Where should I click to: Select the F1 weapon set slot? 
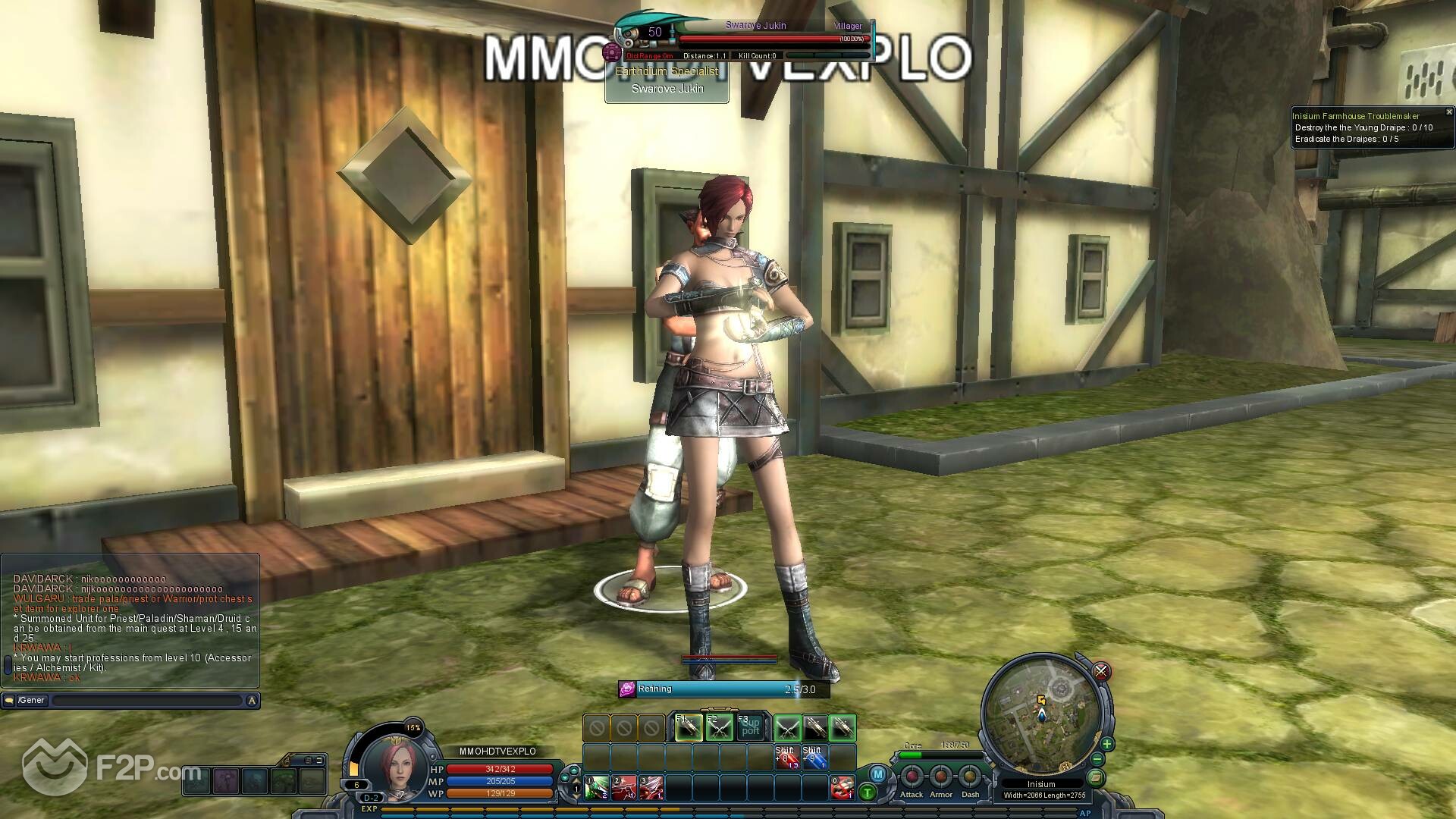tap(689, 728)
